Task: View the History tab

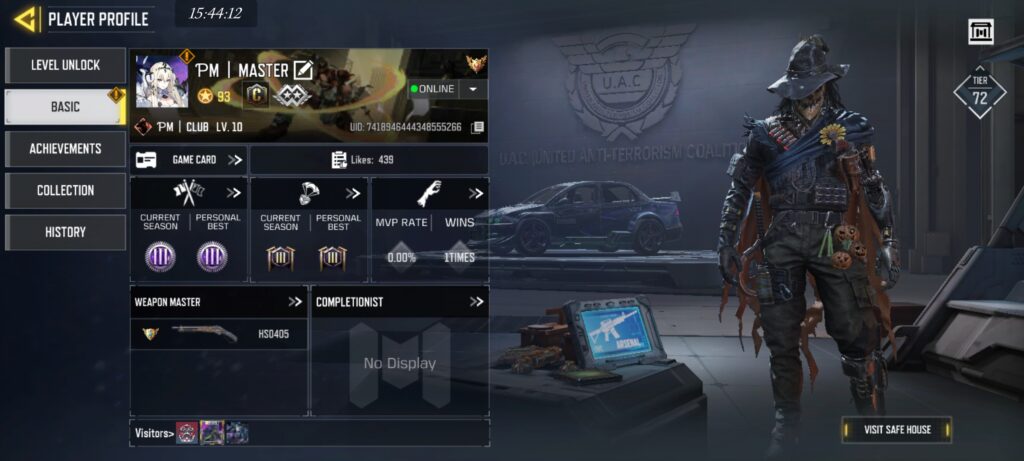Action: pyautogui.click(x=65, y=232)
